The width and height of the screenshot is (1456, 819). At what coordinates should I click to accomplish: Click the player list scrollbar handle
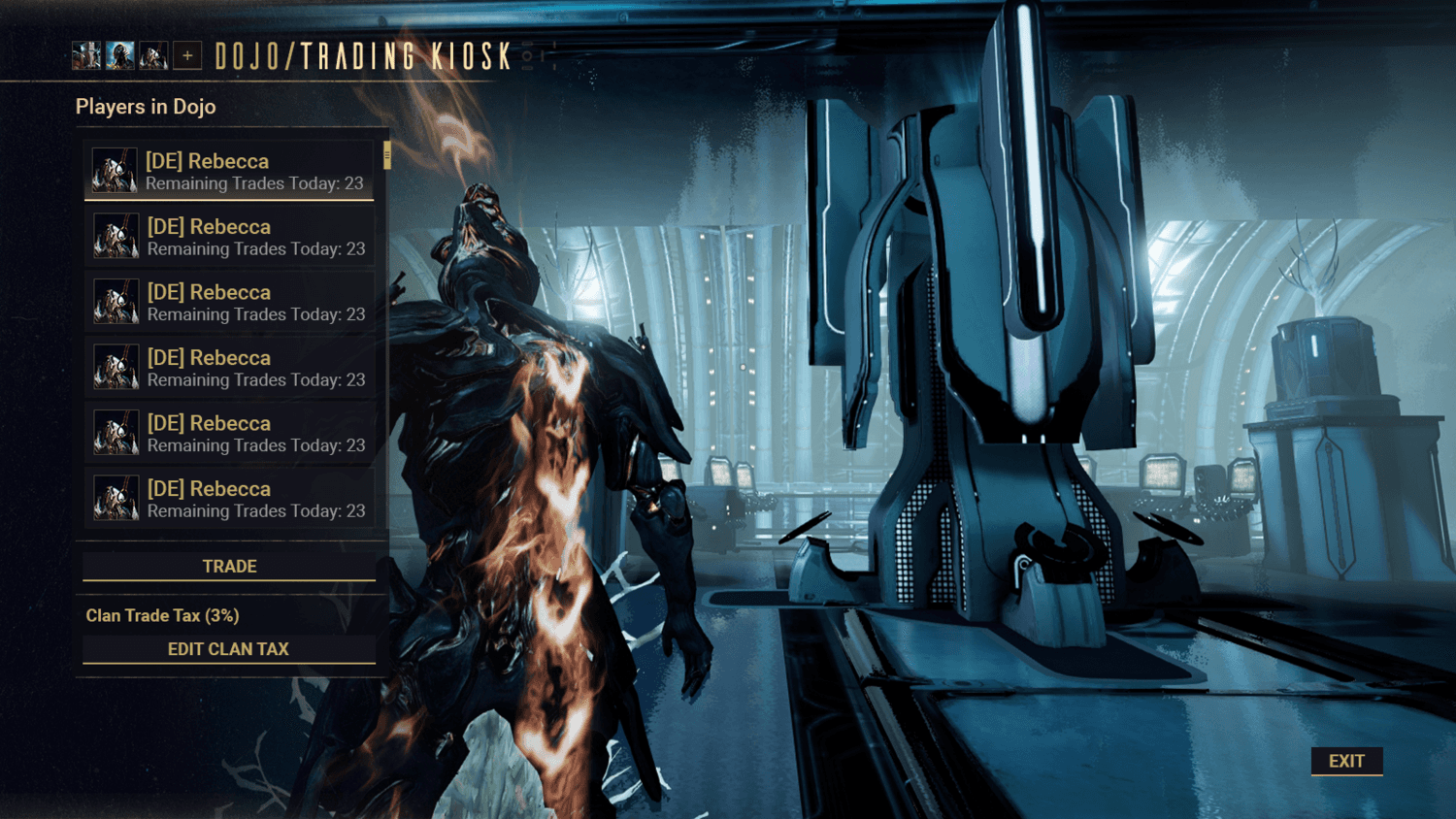coord(387,156)
